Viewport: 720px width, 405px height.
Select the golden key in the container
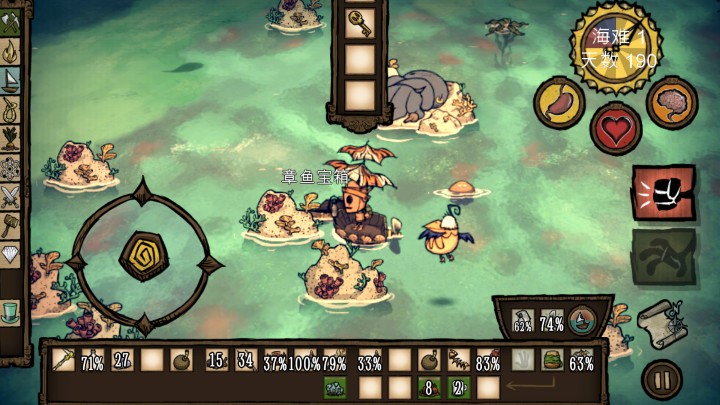coord(359,21)
